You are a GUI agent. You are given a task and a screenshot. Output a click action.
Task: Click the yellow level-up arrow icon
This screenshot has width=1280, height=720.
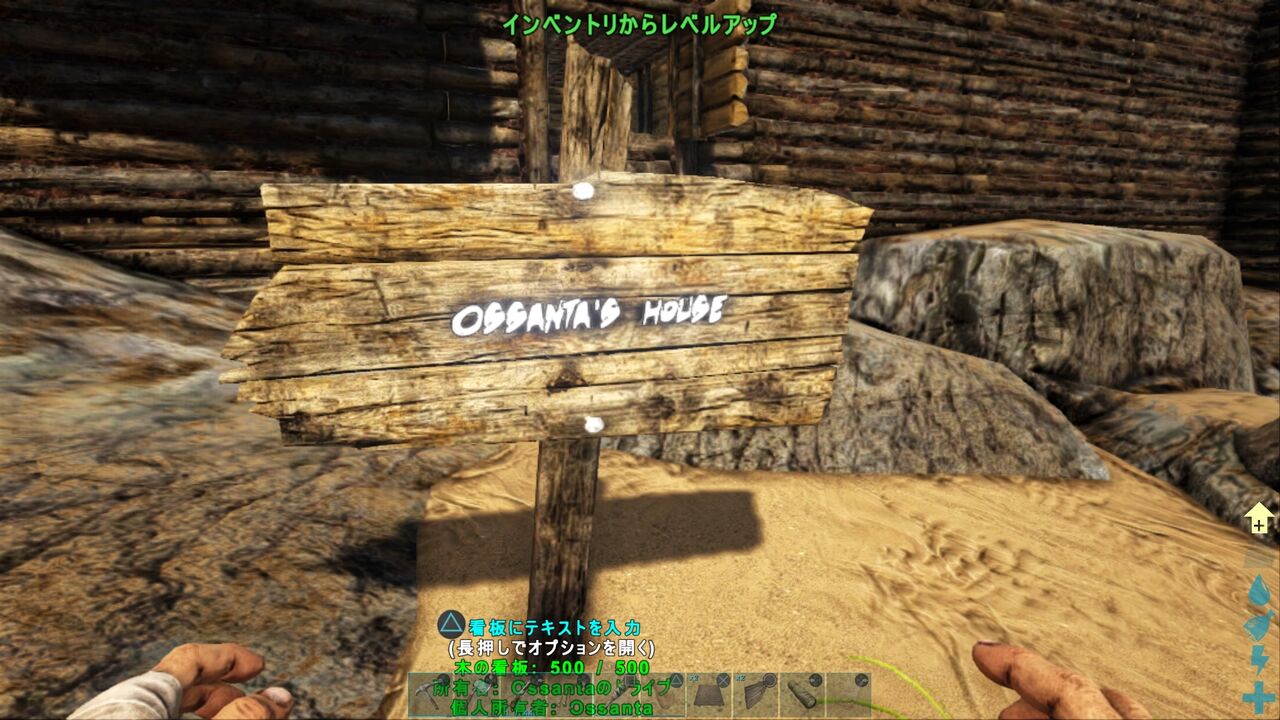tap(1261, 517)
